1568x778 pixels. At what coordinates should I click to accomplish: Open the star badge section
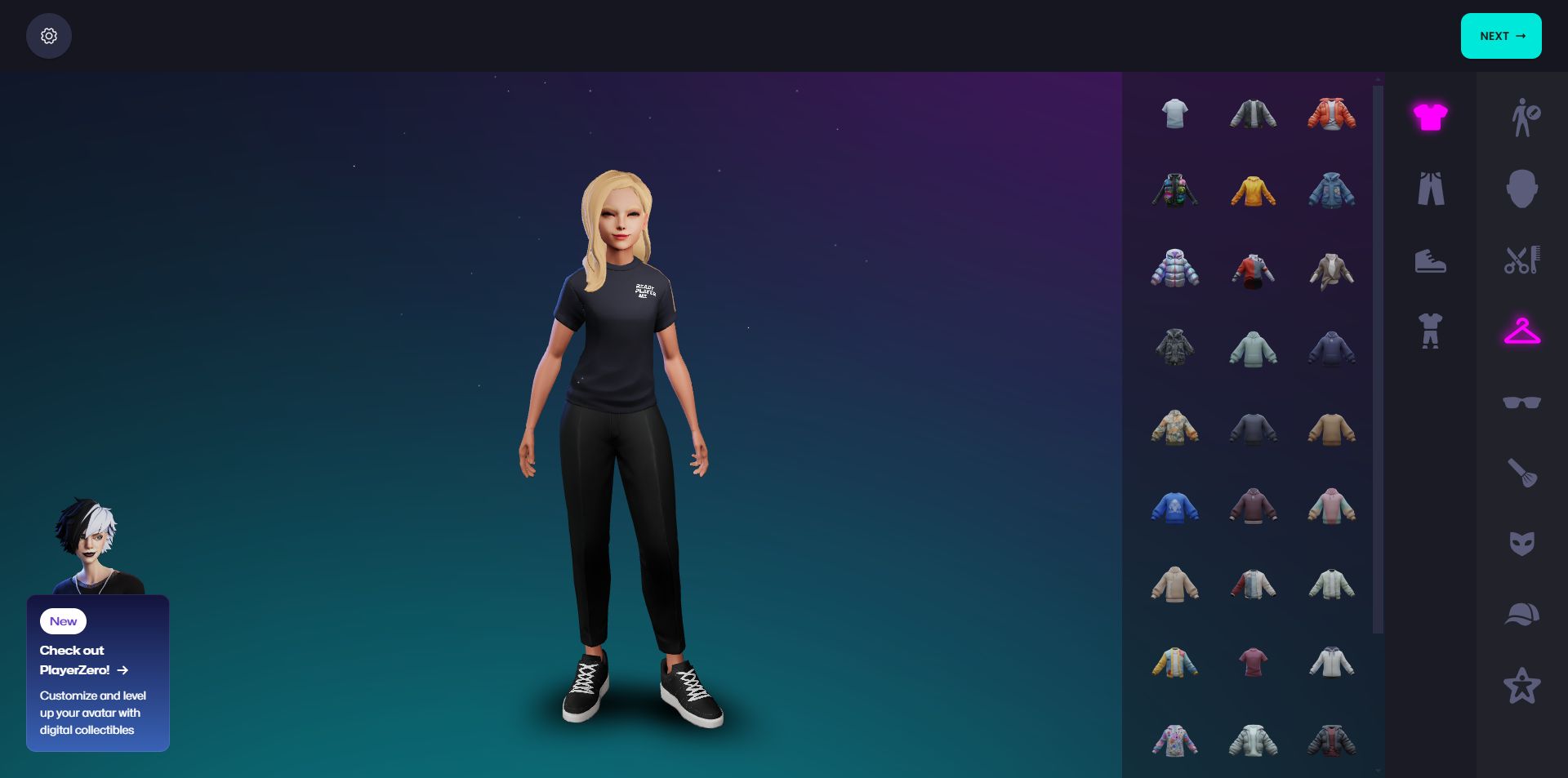point(1522,686)
